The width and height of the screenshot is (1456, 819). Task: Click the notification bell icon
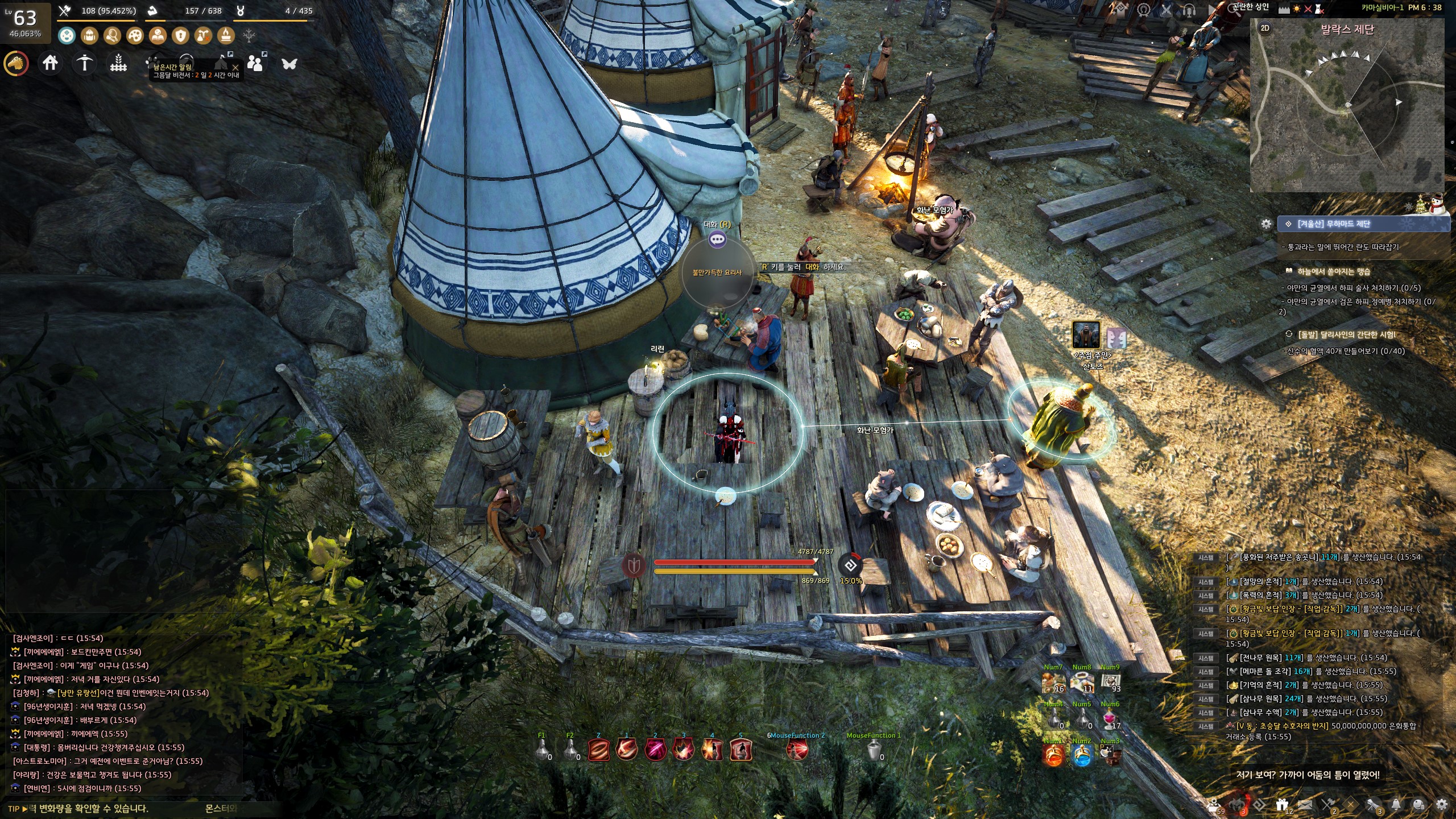pos(1396,805)
